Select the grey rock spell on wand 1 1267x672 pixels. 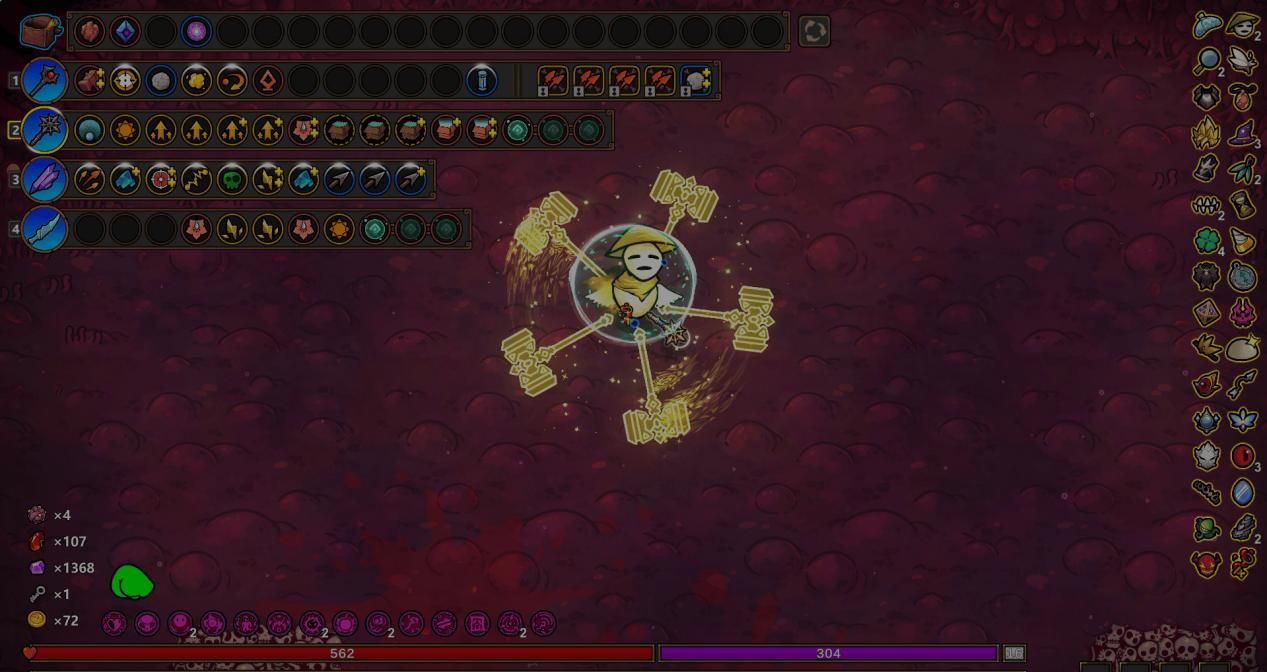161,80
